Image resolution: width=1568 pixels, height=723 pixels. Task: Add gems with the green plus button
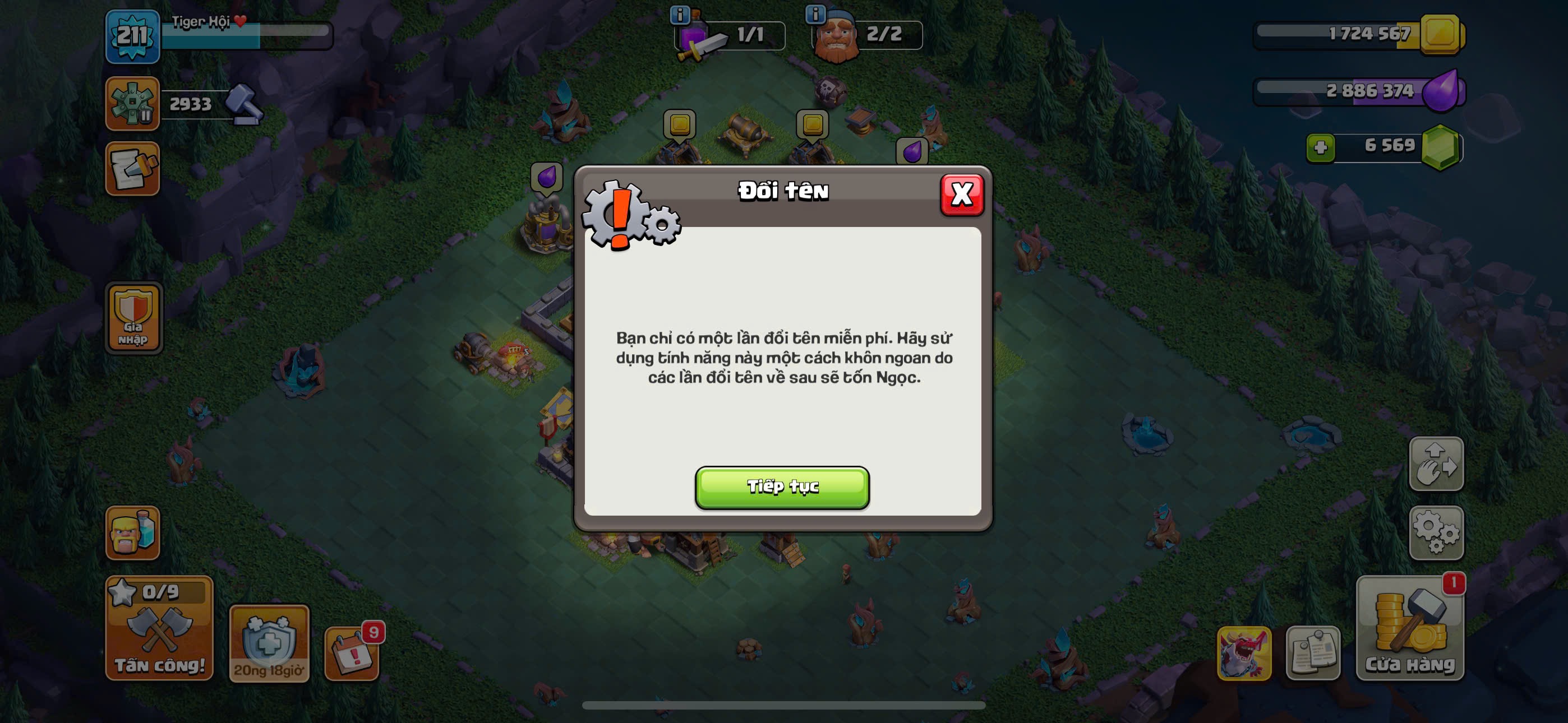point(1320,147)
